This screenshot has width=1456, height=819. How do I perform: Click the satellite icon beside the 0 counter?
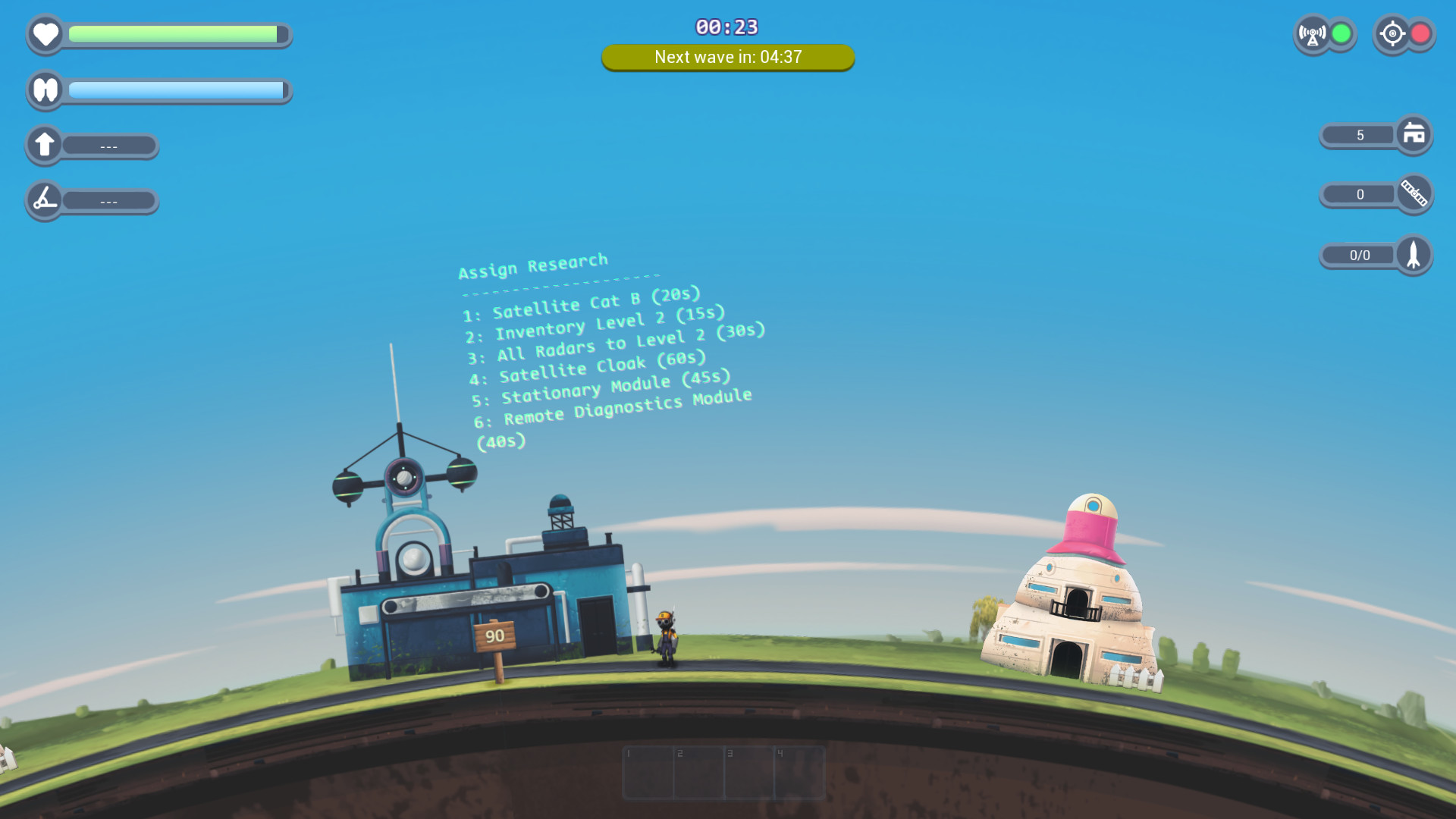1414,195
